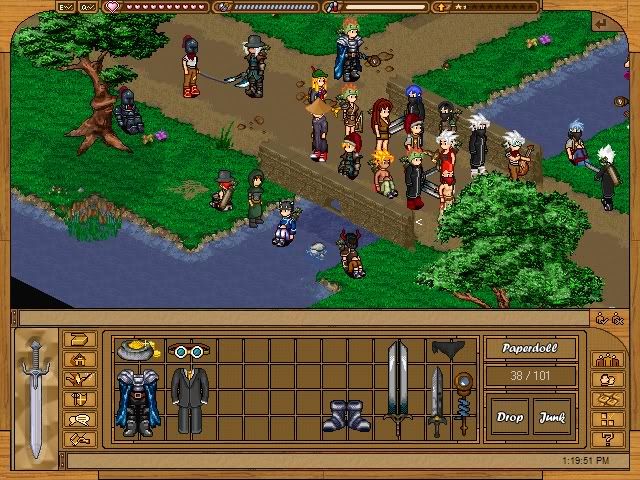Select the black suit item
The width and height of the screenshot is (640, 480).
[187, 400]
